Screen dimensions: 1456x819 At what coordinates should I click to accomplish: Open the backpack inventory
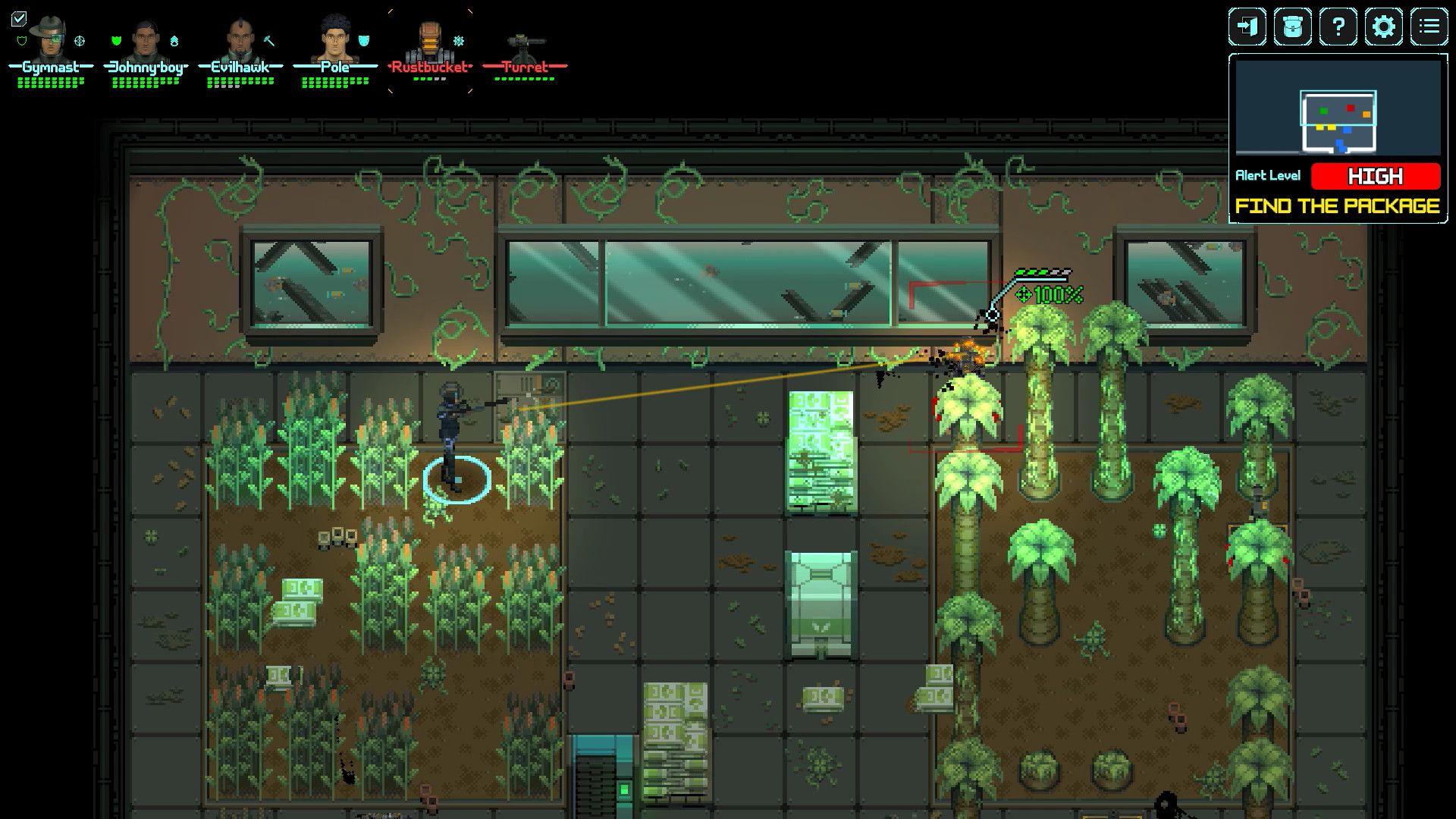[1293, 27]
